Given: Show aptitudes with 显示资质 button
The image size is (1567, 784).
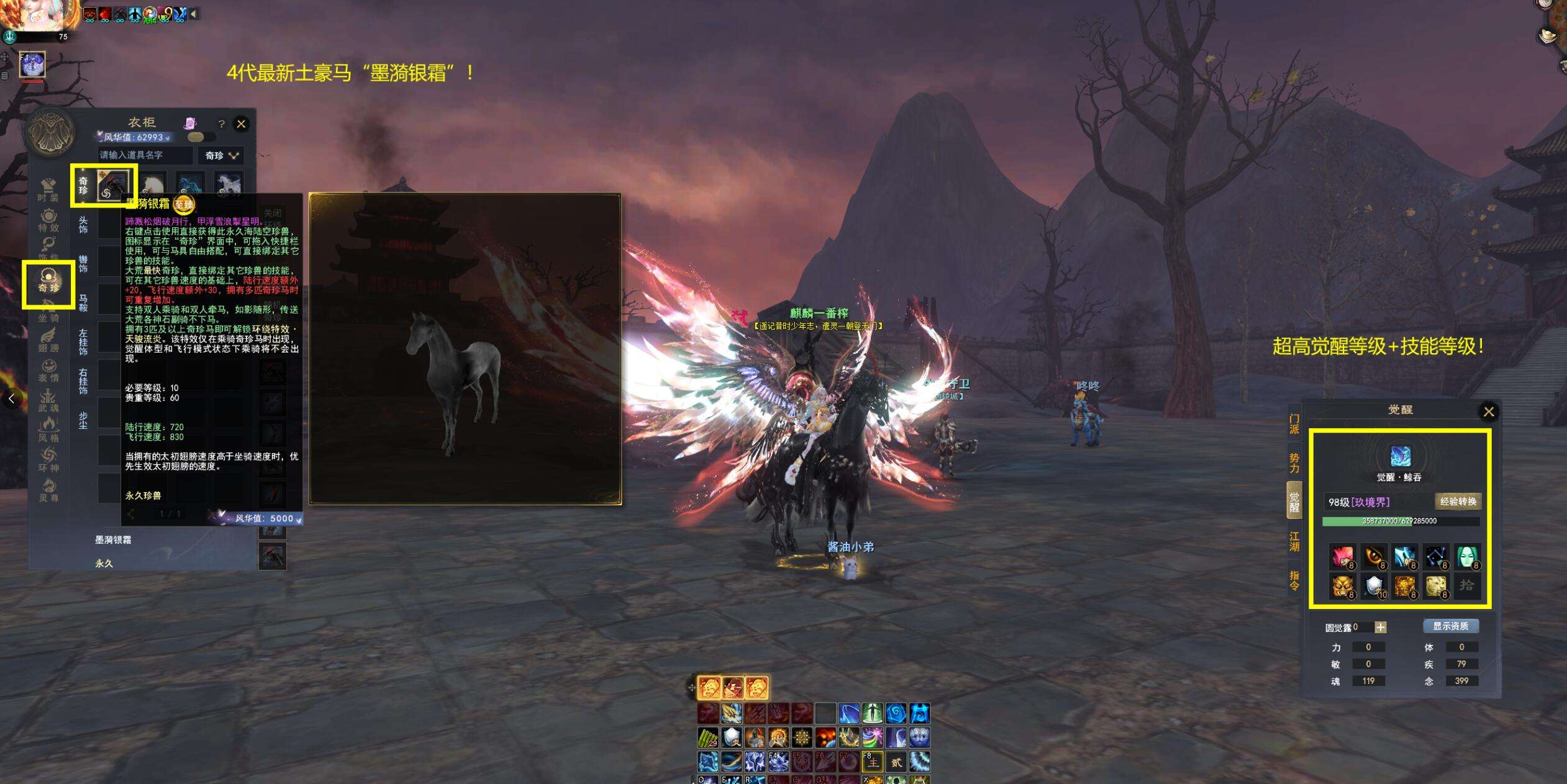Looking at the screenshot, I should coord(1450,626).
